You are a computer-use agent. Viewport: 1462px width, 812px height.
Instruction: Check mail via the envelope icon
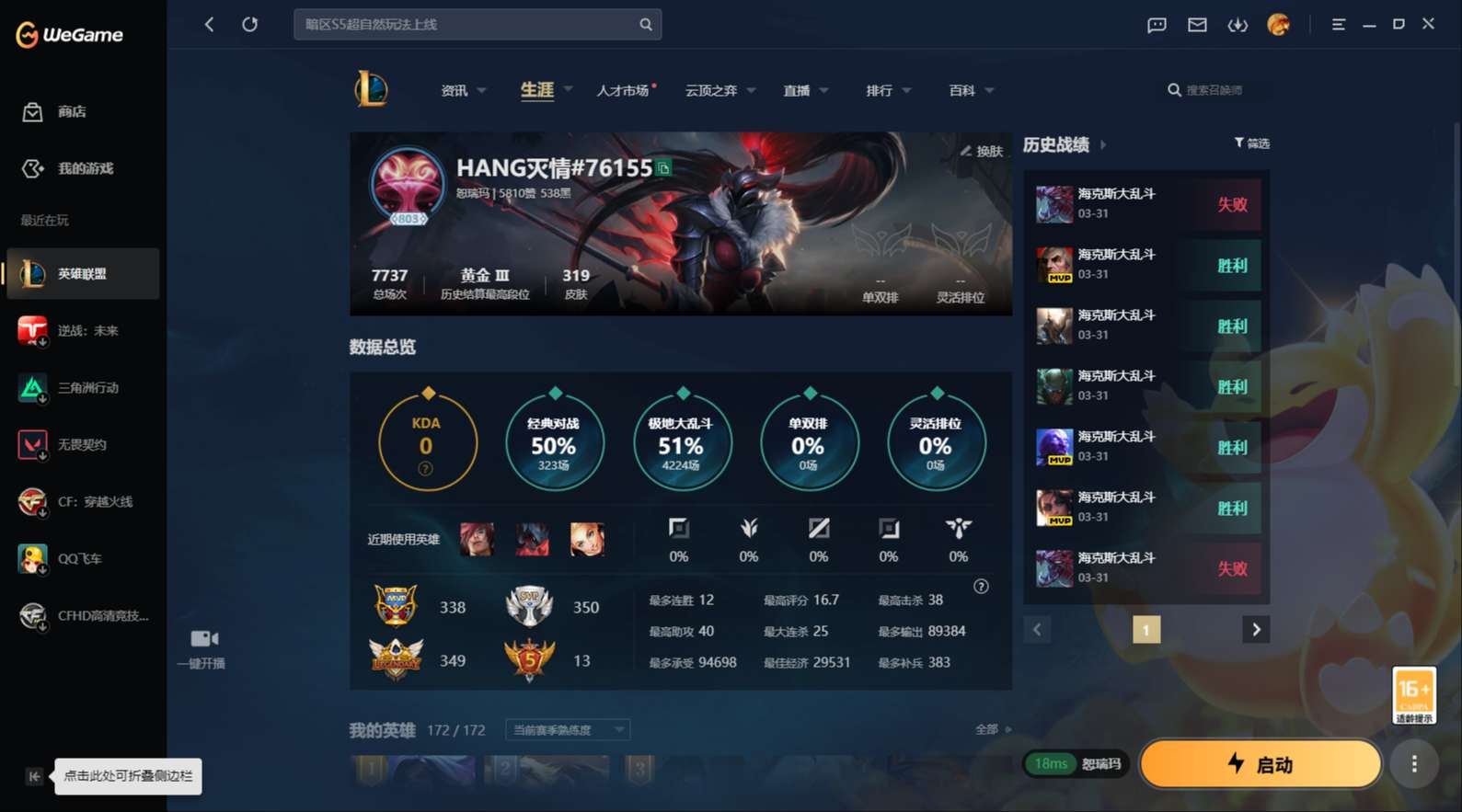click(x=1196, y=25)
